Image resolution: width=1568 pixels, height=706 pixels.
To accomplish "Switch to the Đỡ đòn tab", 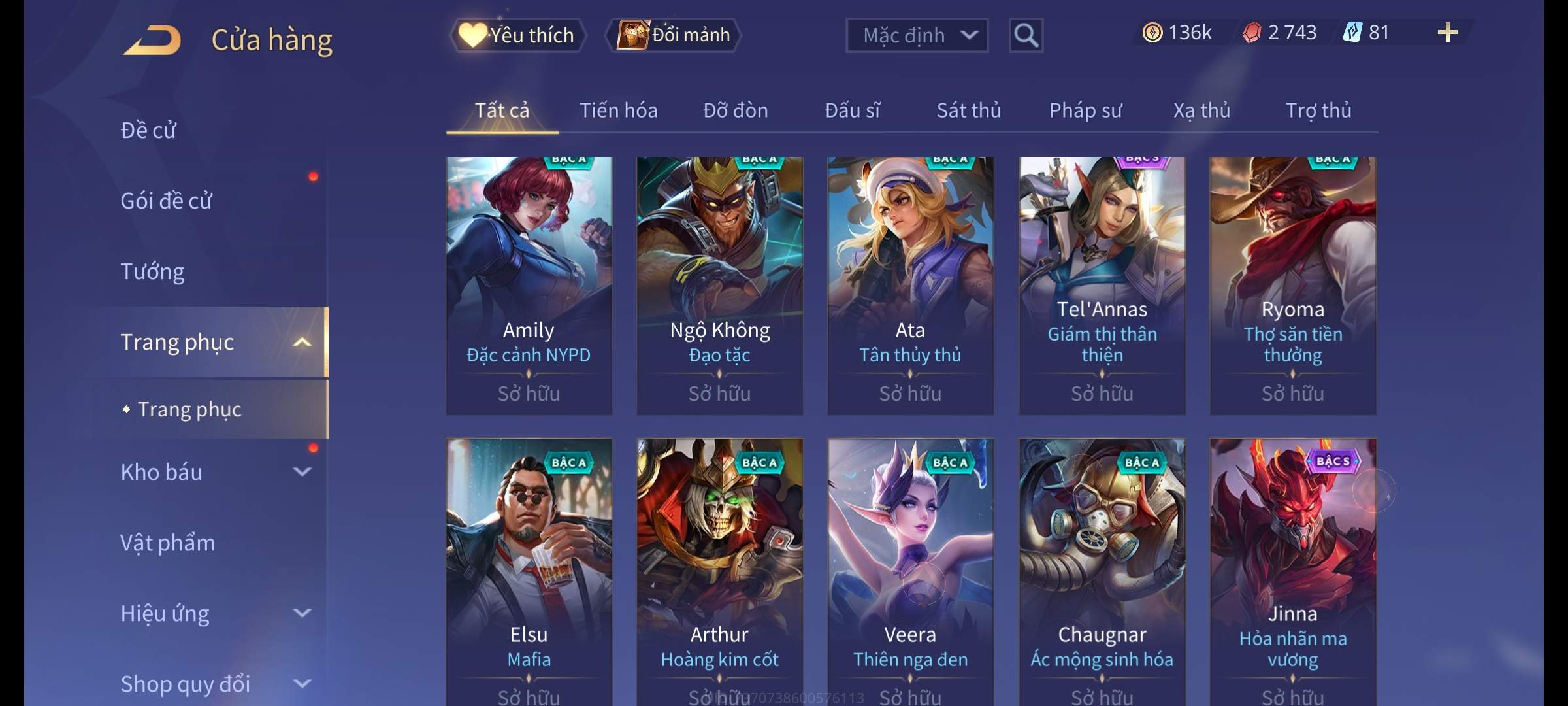I will click(735, 110).
